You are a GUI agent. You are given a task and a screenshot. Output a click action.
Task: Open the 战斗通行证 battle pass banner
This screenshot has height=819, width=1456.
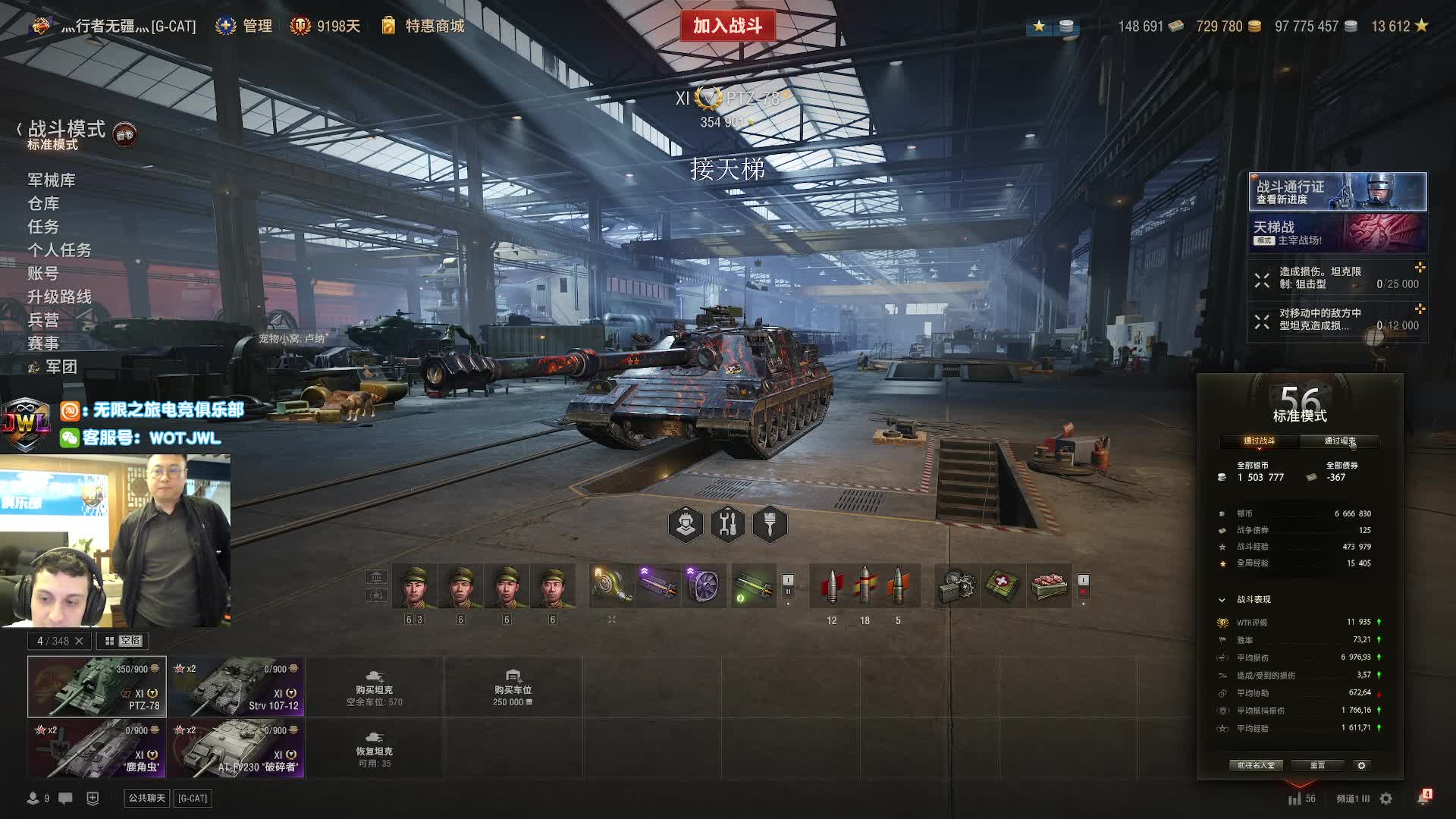tap(1338, 192)
